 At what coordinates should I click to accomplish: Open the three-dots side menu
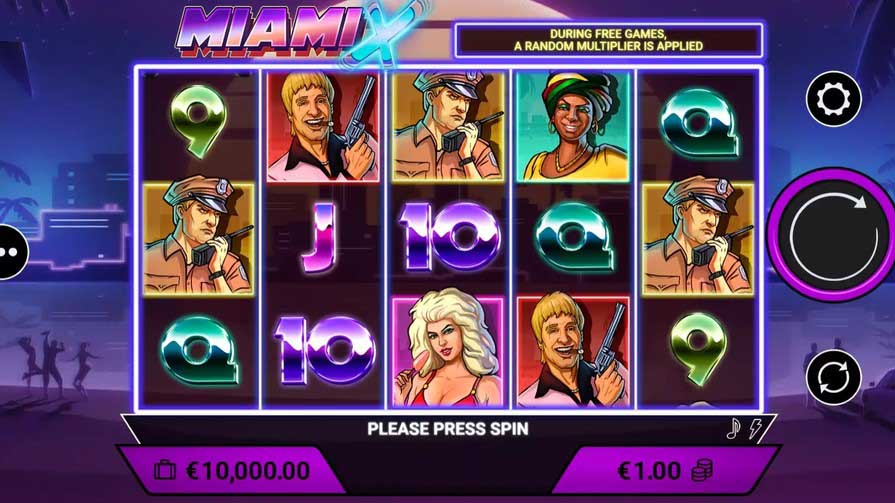click(x=9, y=250)
